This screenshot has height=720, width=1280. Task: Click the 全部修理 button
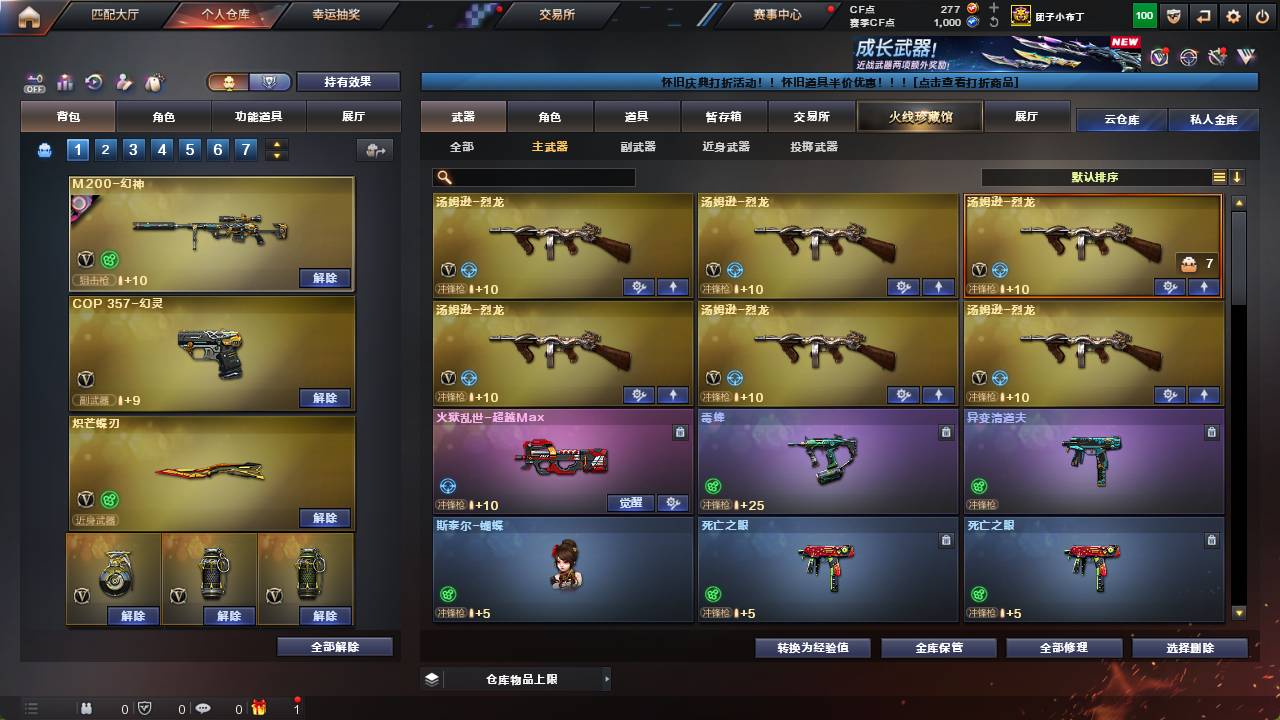pos(1063,647)
